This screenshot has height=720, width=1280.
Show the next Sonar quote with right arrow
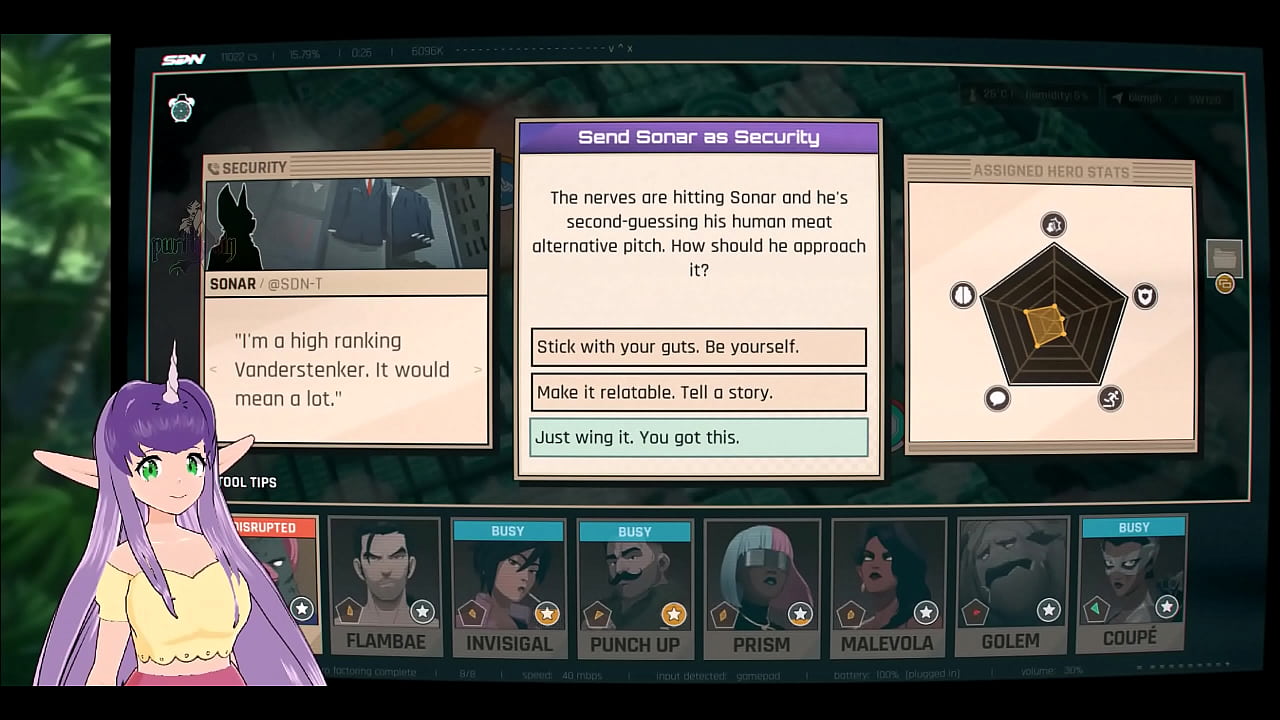click(x=478, y=370)
